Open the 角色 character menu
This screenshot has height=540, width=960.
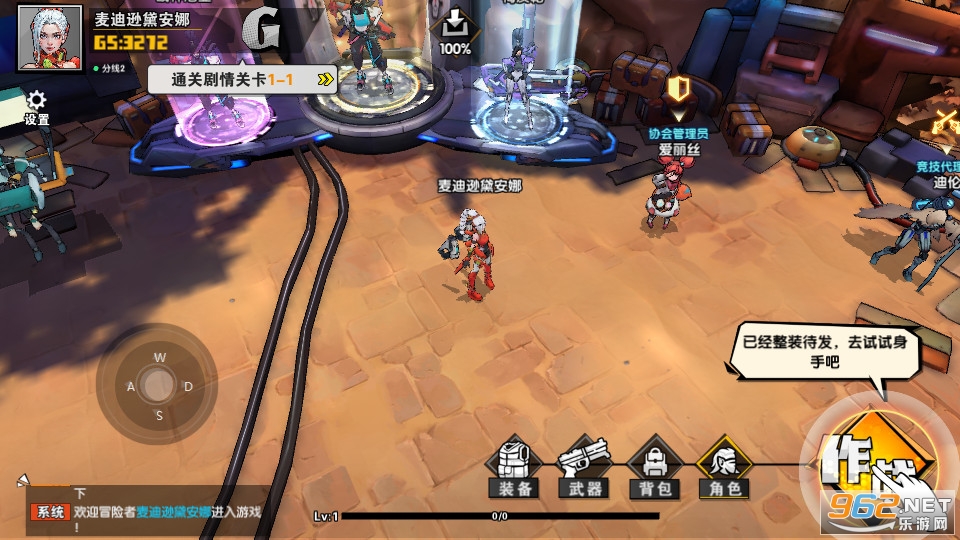point(725,467)
